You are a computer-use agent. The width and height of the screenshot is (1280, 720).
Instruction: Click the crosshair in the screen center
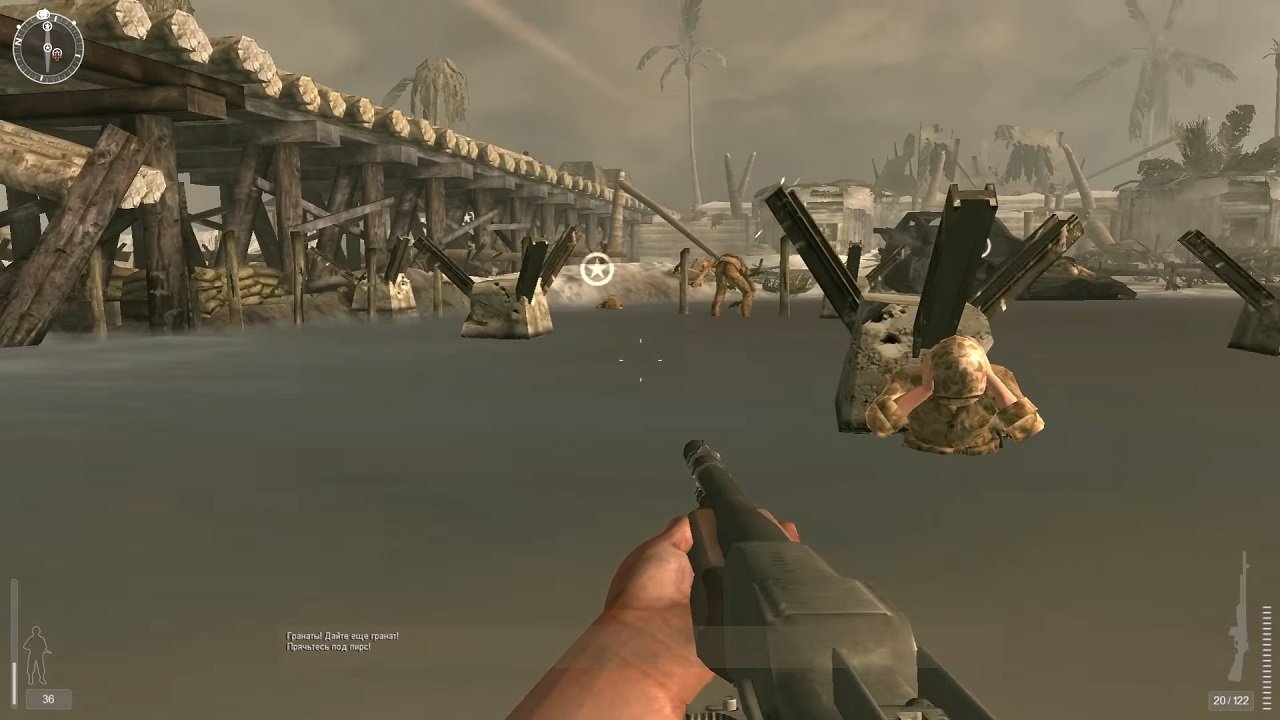[x=640, y=360]
